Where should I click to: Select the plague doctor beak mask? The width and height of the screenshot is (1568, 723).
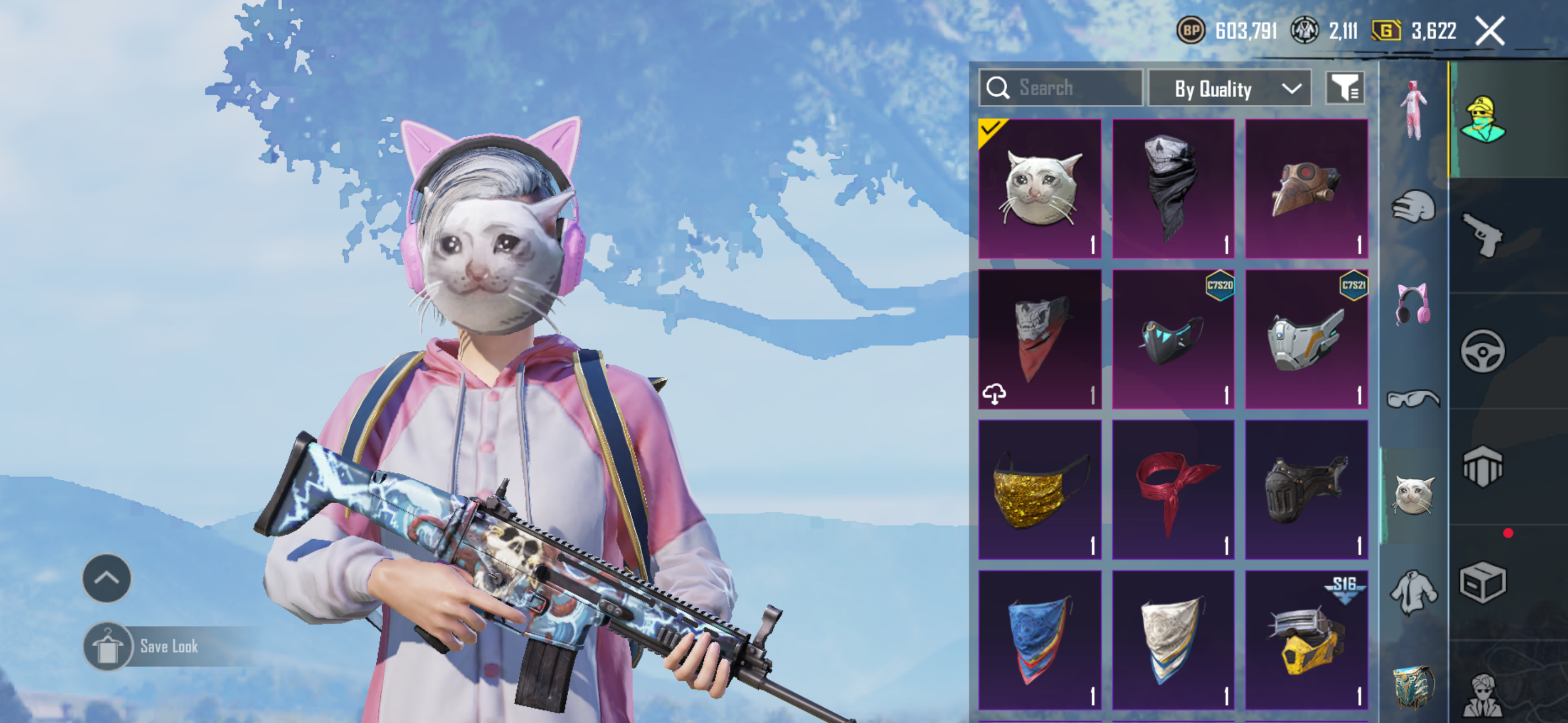tap(1306, 189)
